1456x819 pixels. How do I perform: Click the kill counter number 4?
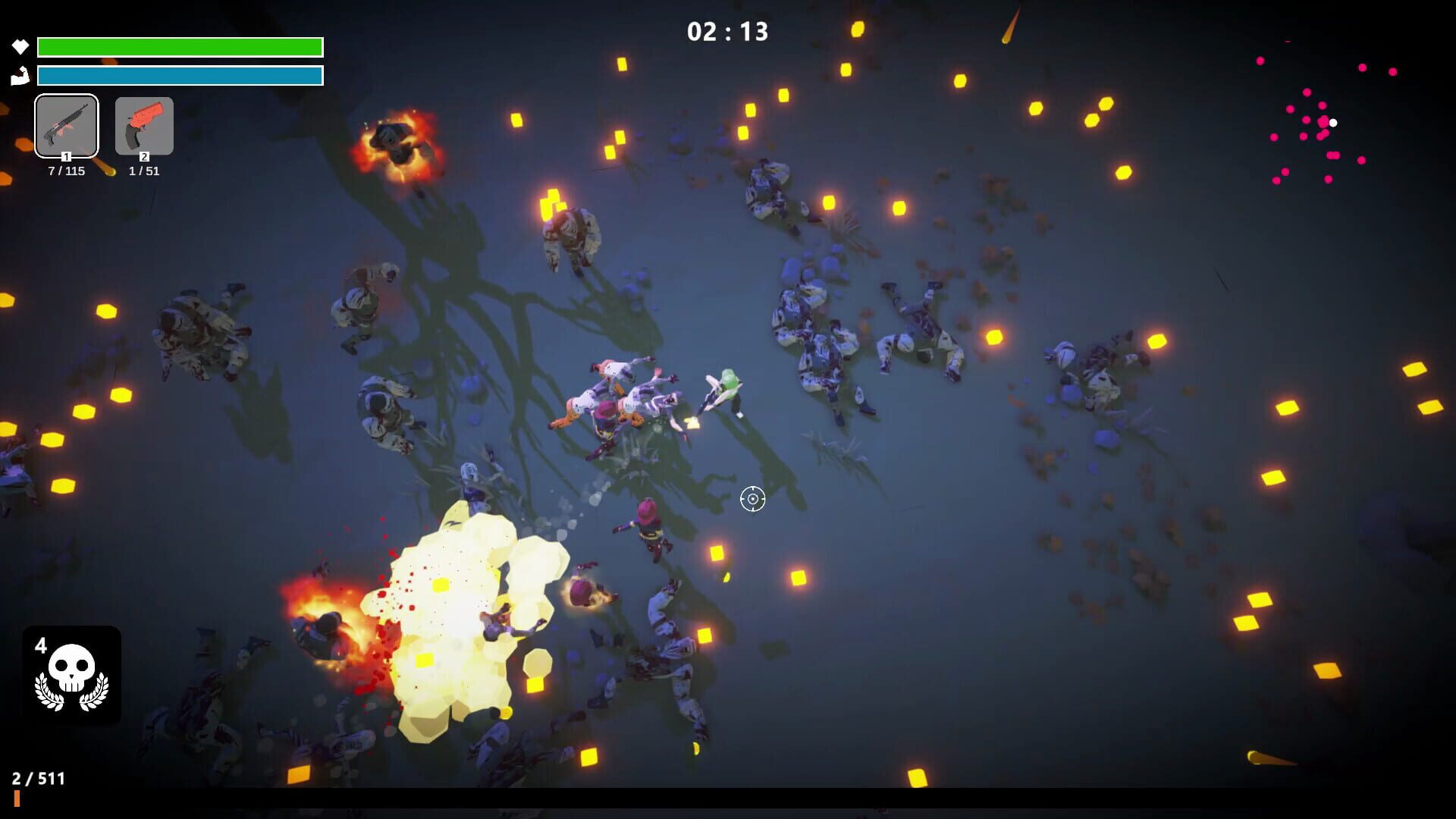coord(42,645)
